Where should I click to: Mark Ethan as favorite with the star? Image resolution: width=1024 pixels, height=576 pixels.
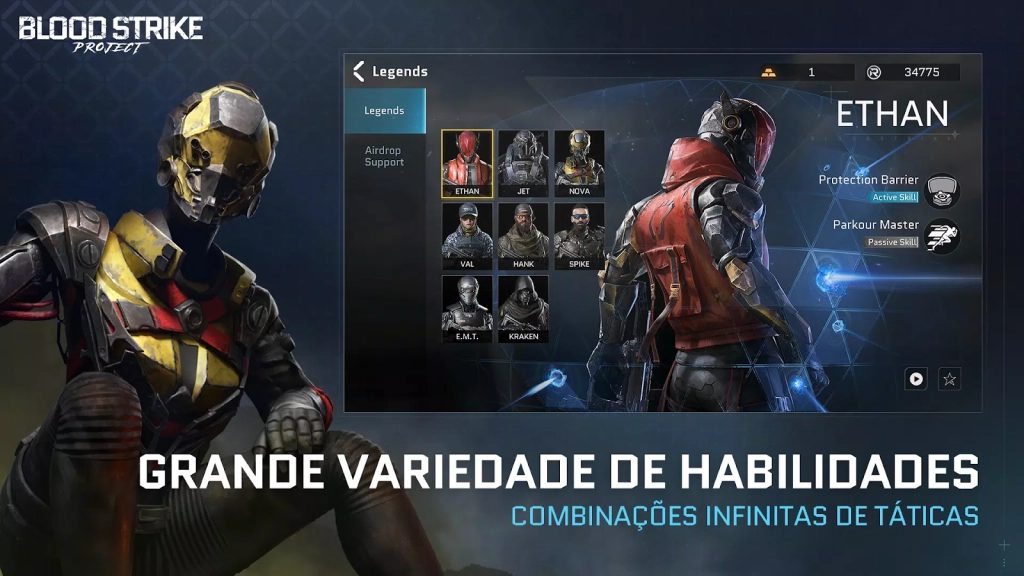tap(949, 379)
